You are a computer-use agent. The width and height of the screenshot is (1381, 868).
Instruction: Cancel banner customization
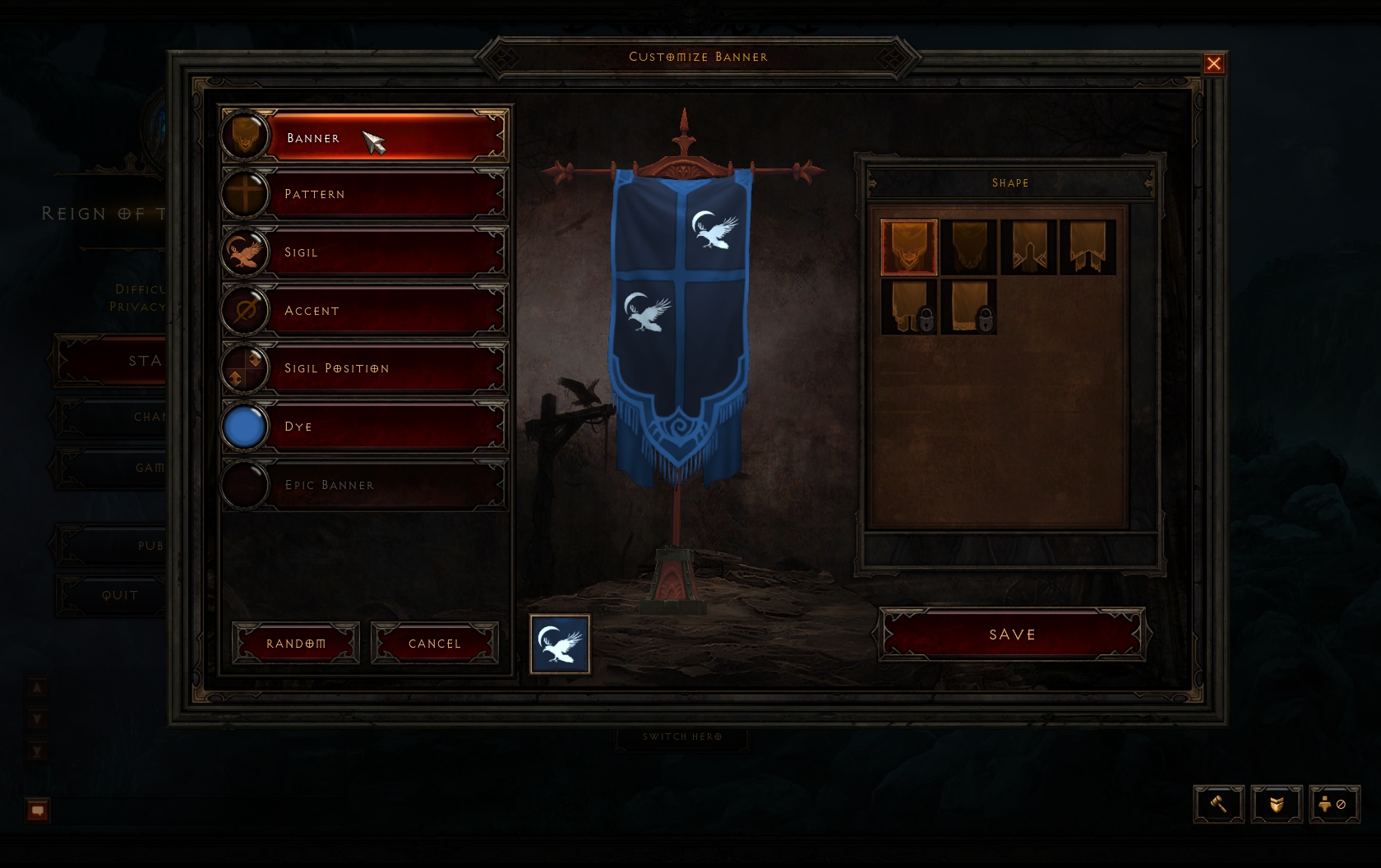click(x=435, y=643)
